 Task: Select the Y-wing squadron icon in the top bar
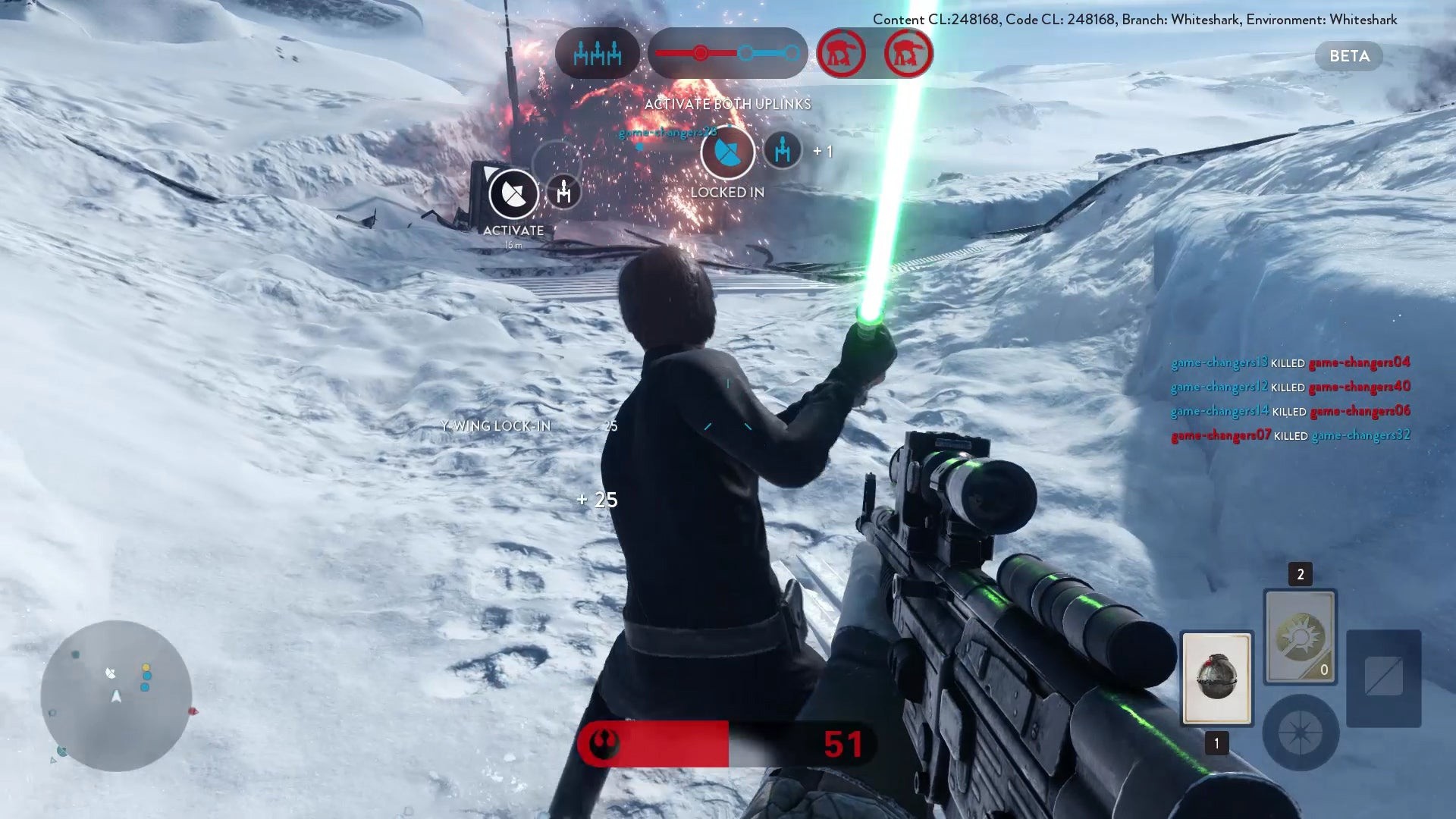[x=598, y=53]
